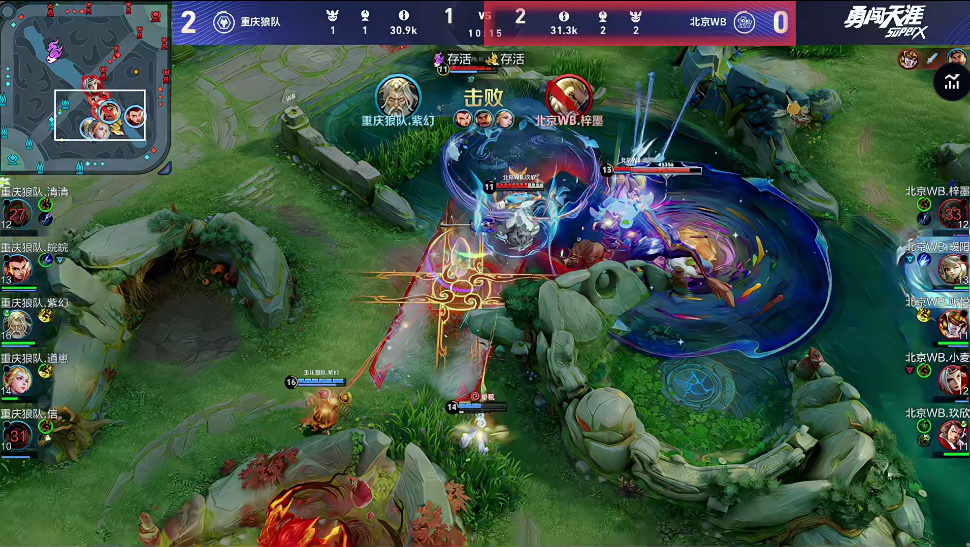The image size is (970, 547).
Task: Click the 北京WB team logo in scoreboard
Action: click(744, 22)
